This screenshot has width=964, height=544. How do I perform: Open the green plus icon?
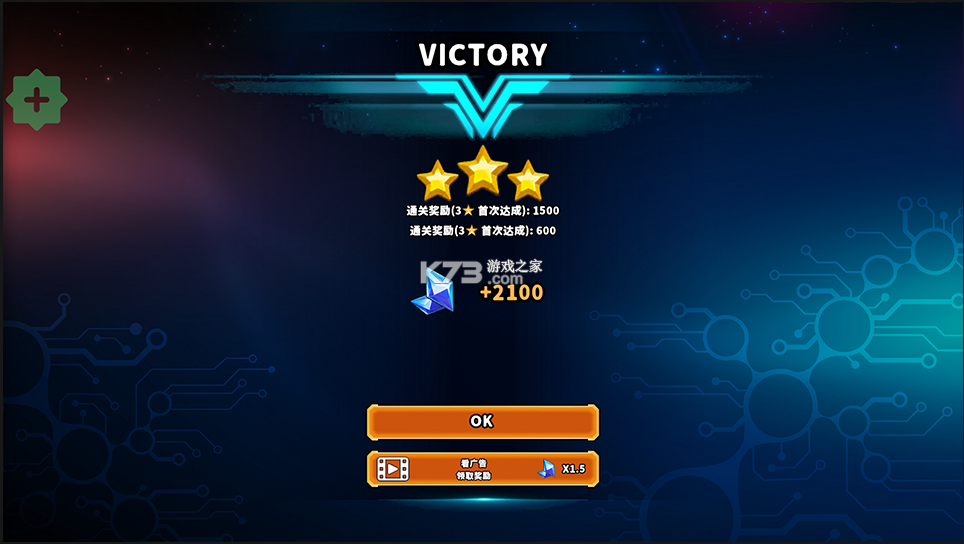point(36,100)
